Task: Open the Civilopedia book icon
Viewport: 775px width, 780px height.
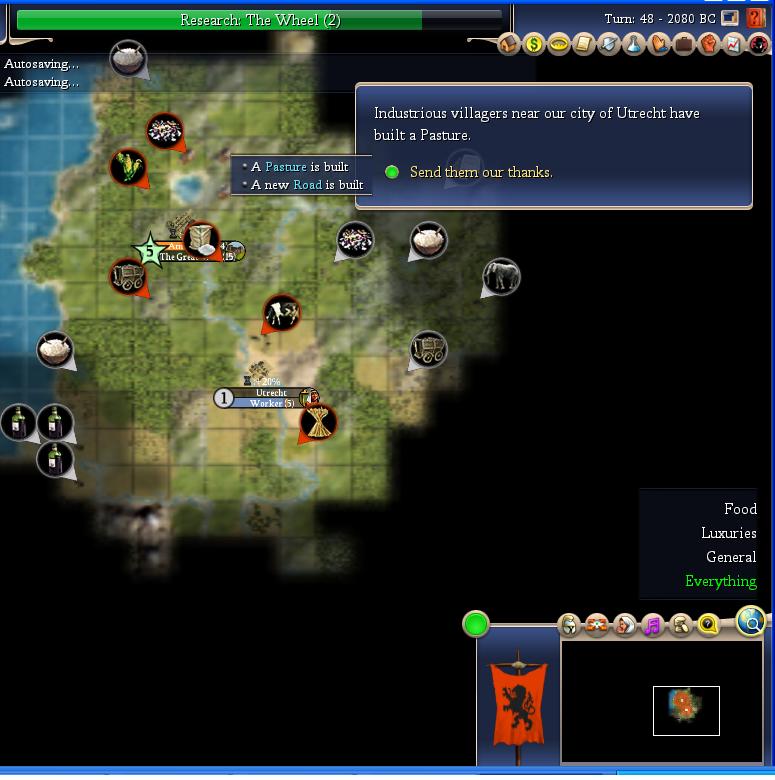Action: click(x=757, y=19)
